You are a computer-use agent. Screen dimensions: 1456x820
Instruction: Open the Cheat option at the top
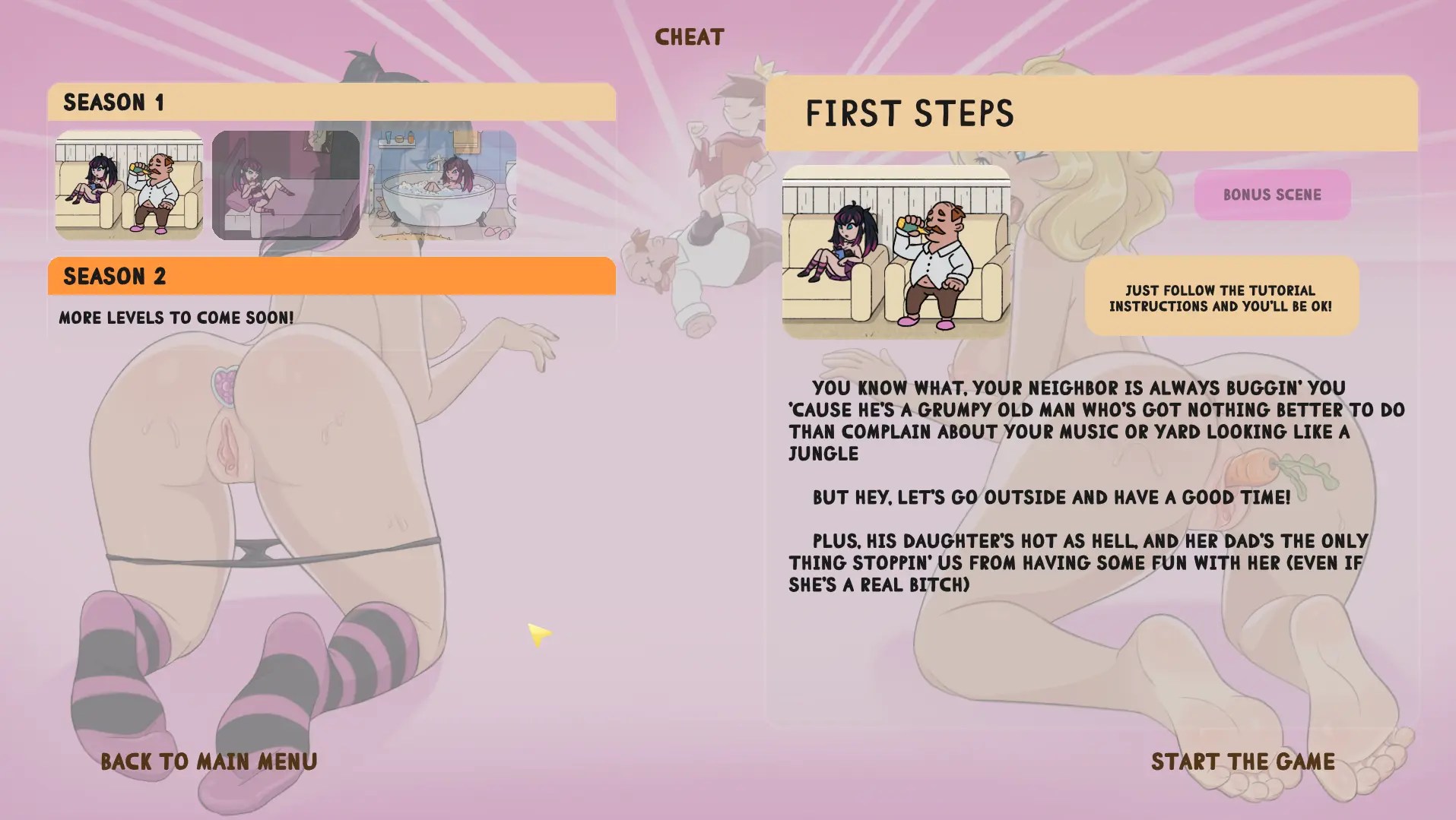point(689,36)
